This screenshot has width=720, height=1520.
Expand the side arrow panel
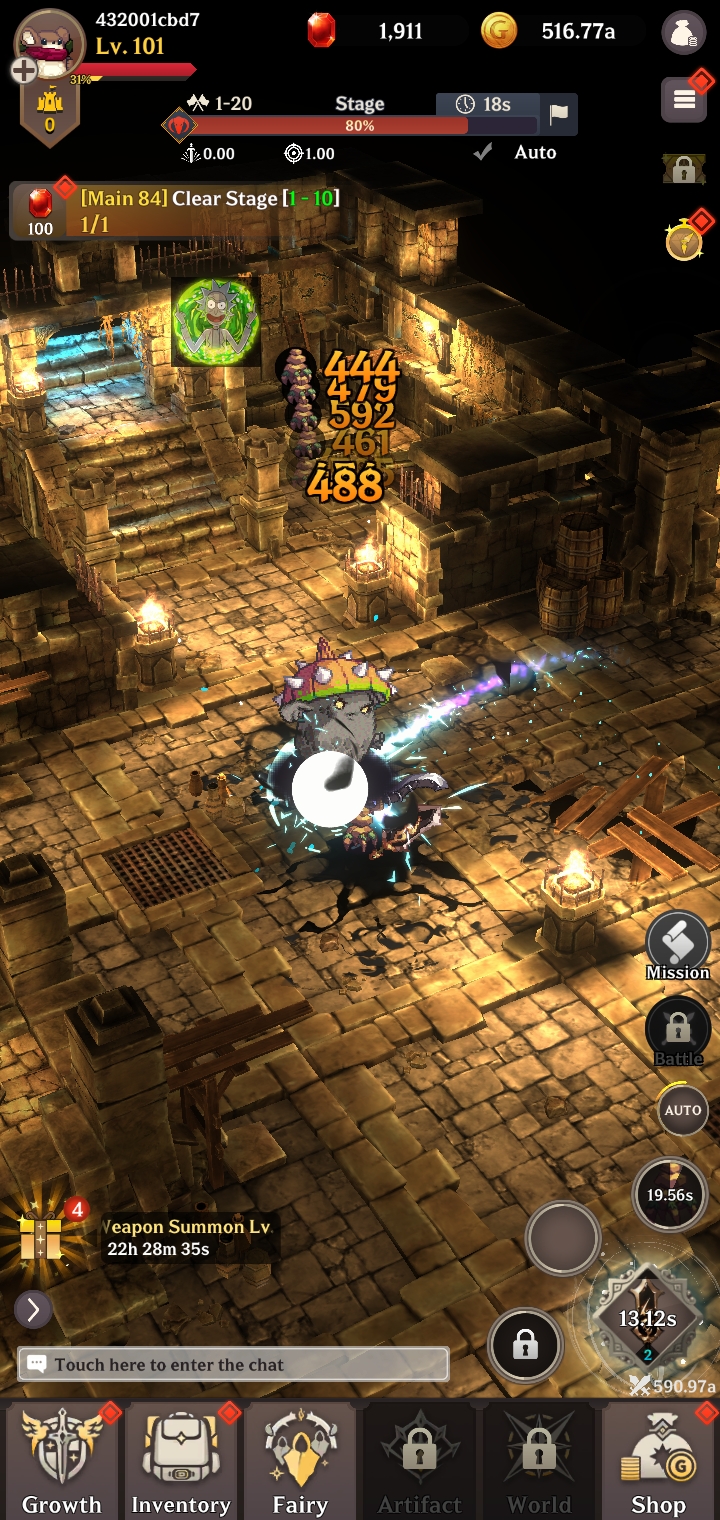[33, 1309]
